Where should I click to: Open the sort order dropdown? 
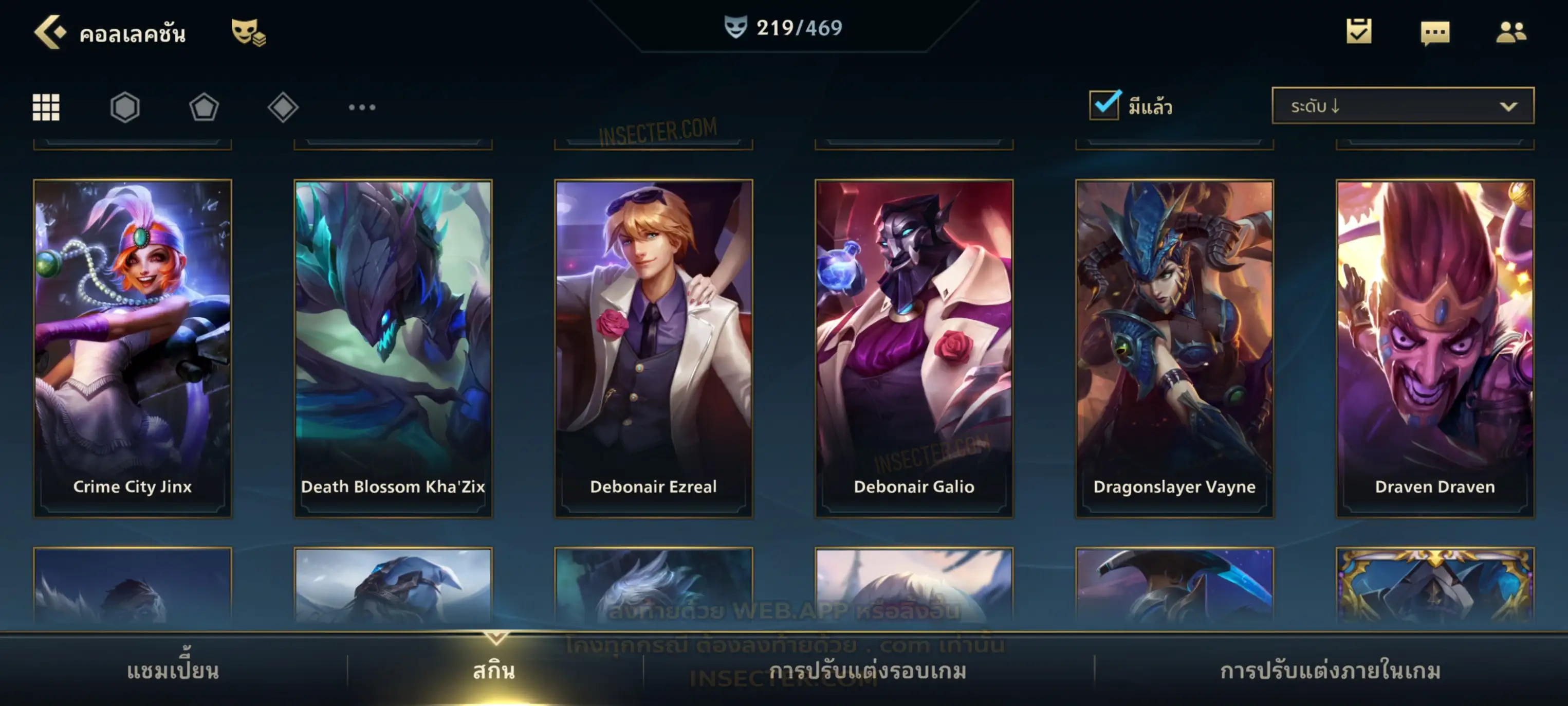(1403, 106)
